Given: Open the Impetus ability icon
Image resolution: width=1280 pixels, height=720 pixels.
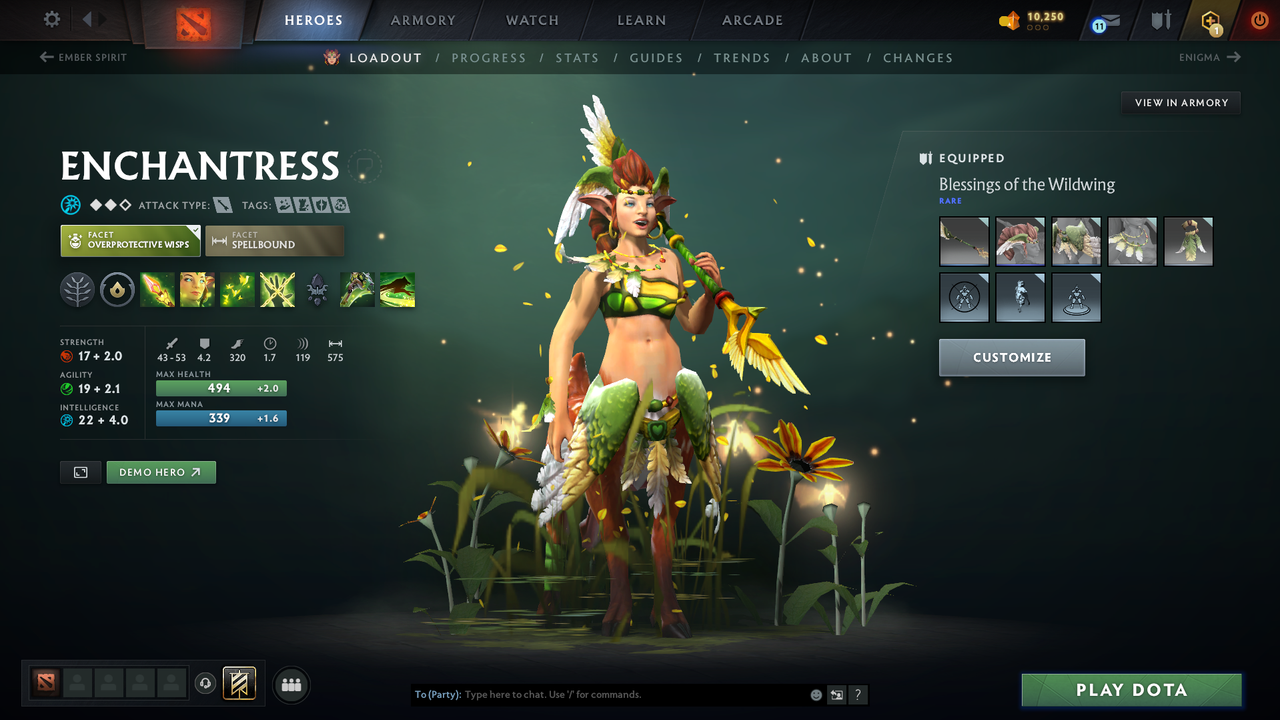Looking at the screenshot, I should pyautogui.click(x=157, y=289).
